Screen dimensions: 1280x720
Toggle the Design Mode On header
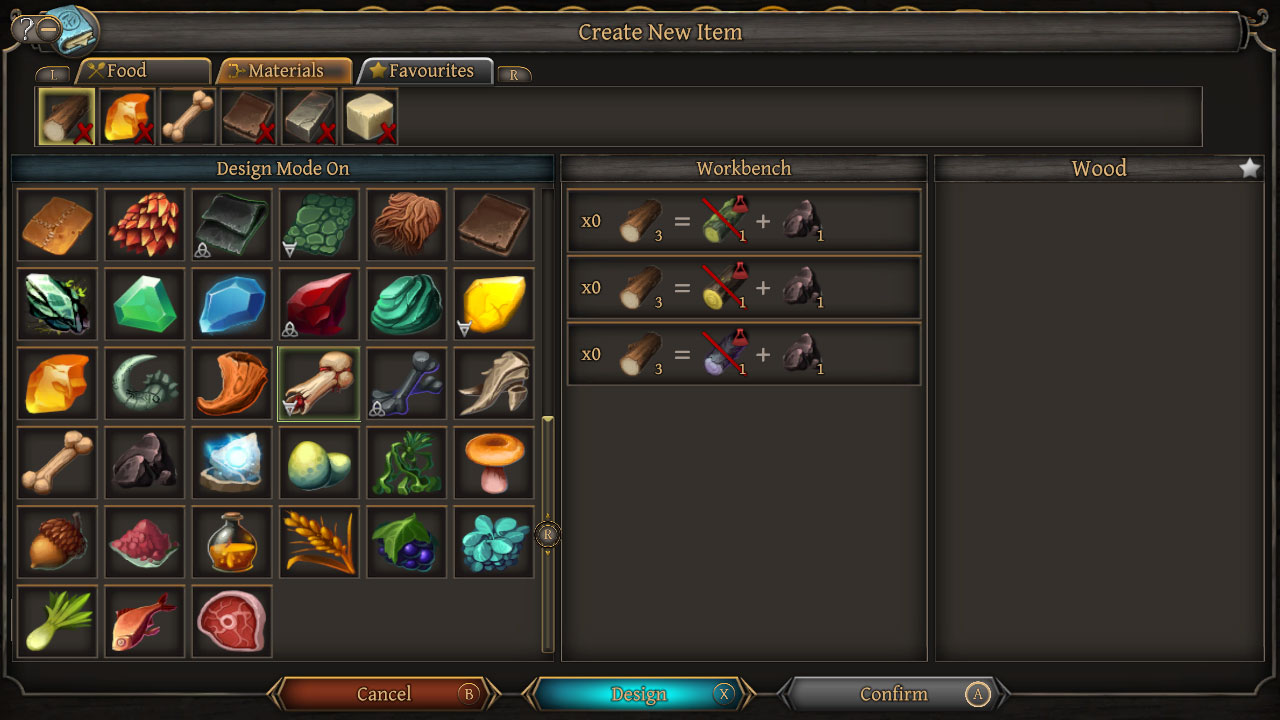click(x=283, y=168)
